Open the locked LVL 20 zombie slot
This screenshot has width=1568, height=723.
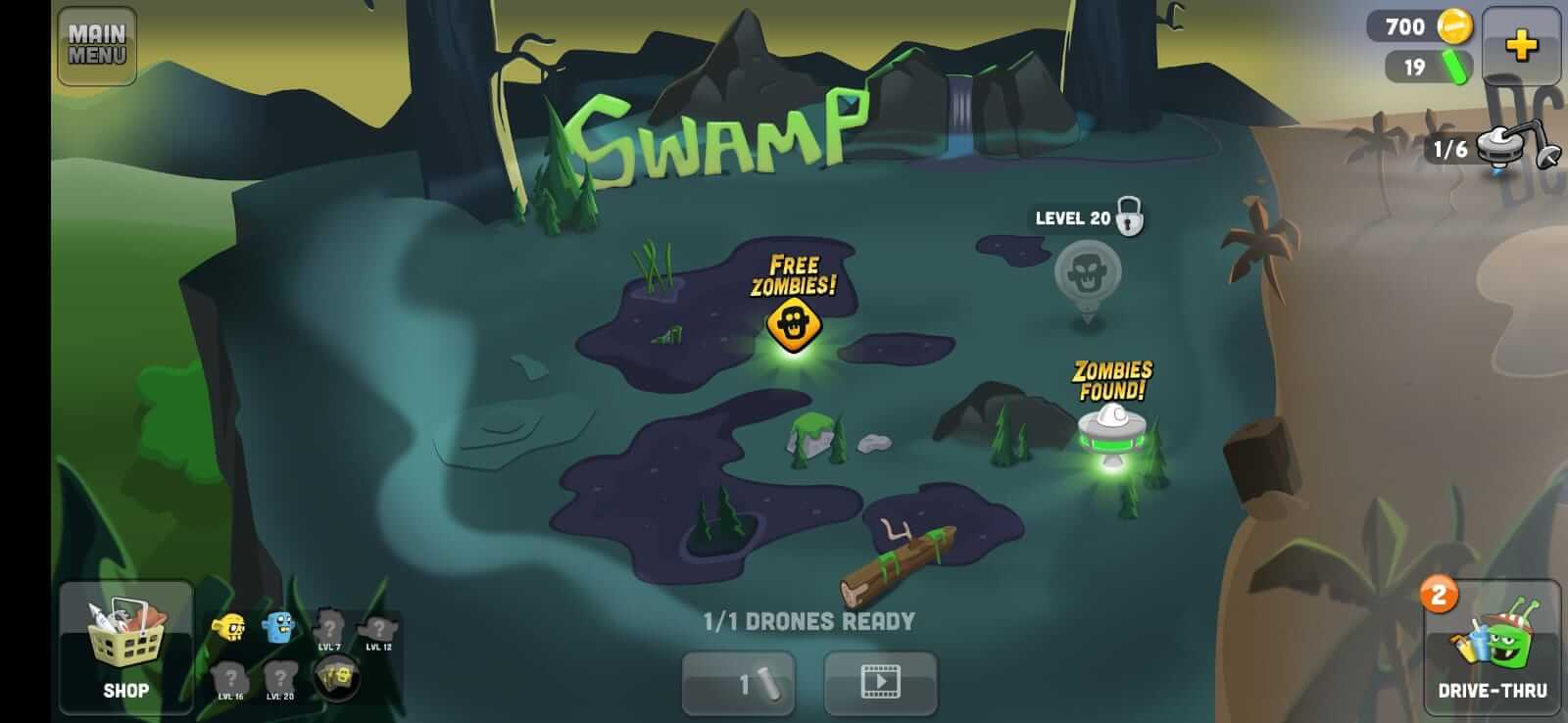[x=279, y=676]
